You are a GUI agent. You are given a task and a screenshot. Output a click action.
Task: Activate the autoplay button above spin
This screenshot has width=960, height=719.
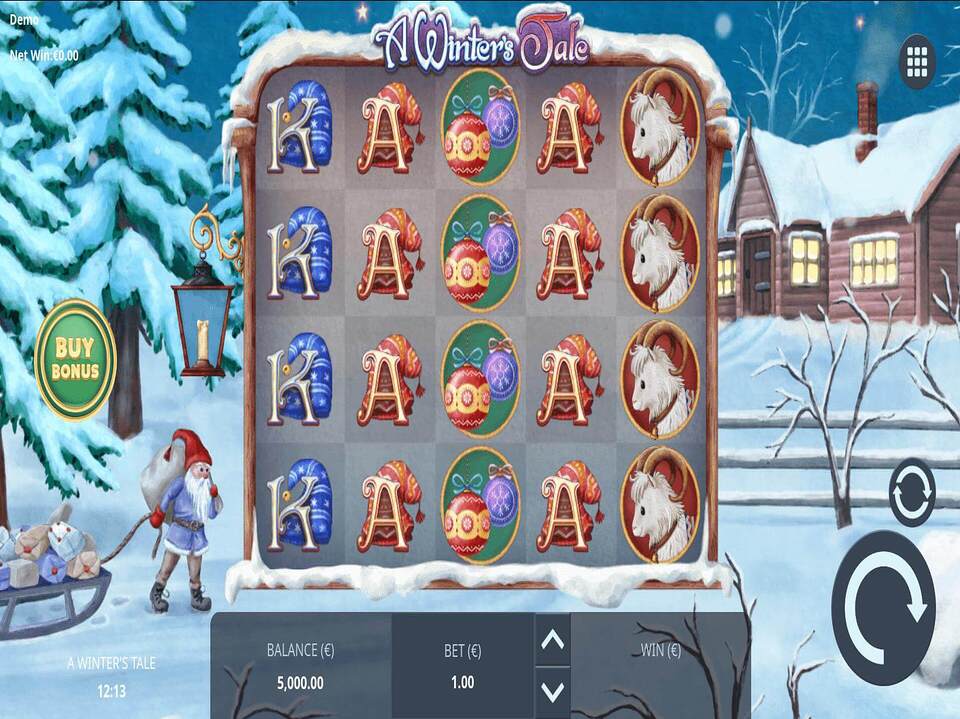point(912,492)
